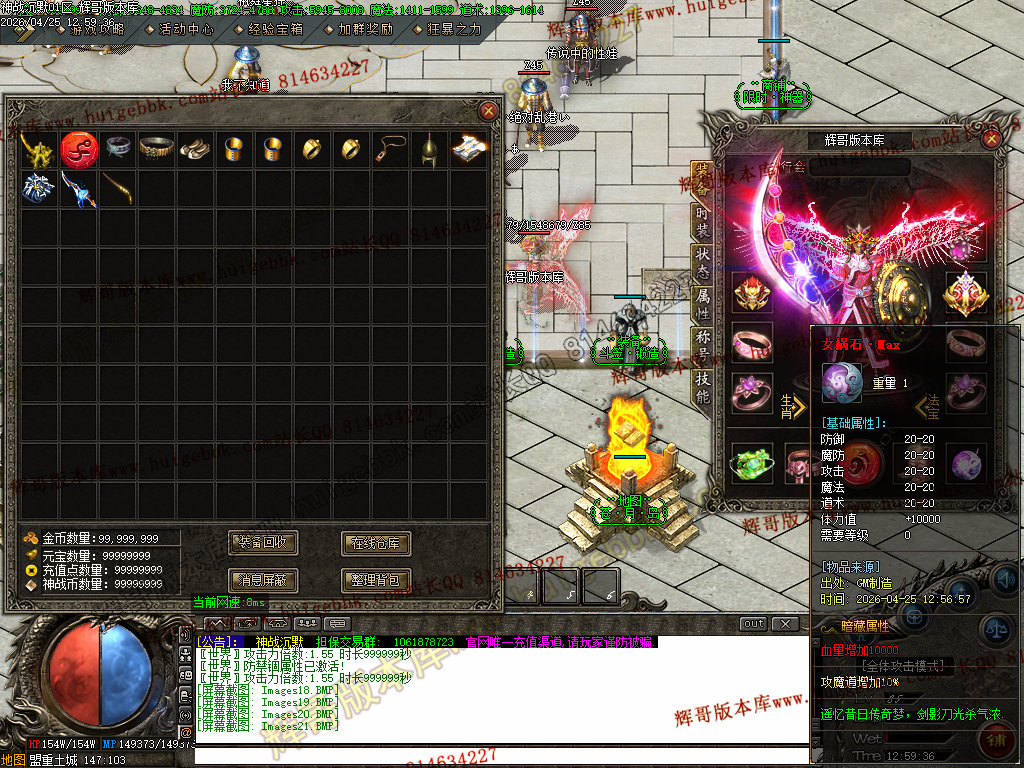
Task: Select the pendant necklace in the bag
Action: click(x=389, y=149)
